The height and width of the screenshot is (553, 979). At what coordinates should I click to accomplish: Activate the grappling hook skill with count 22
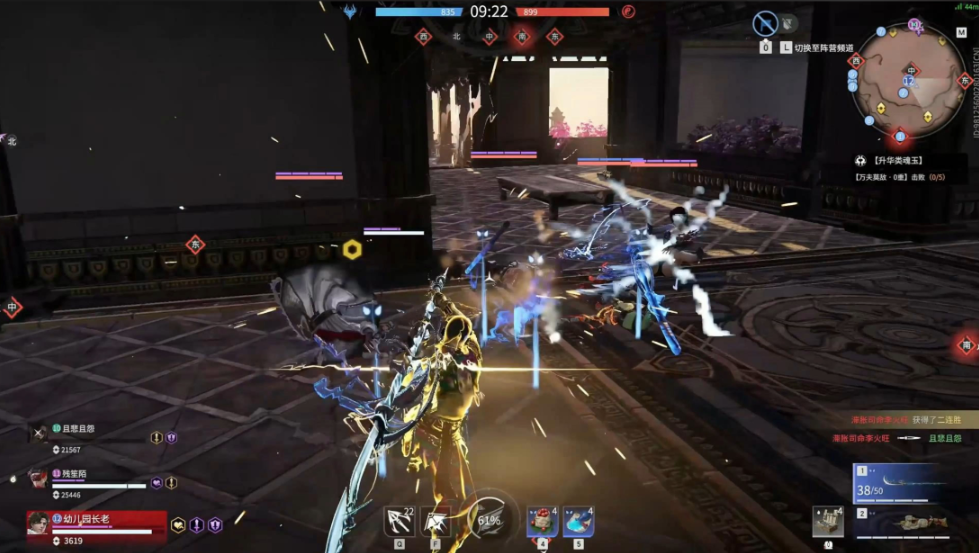point(400,521)
